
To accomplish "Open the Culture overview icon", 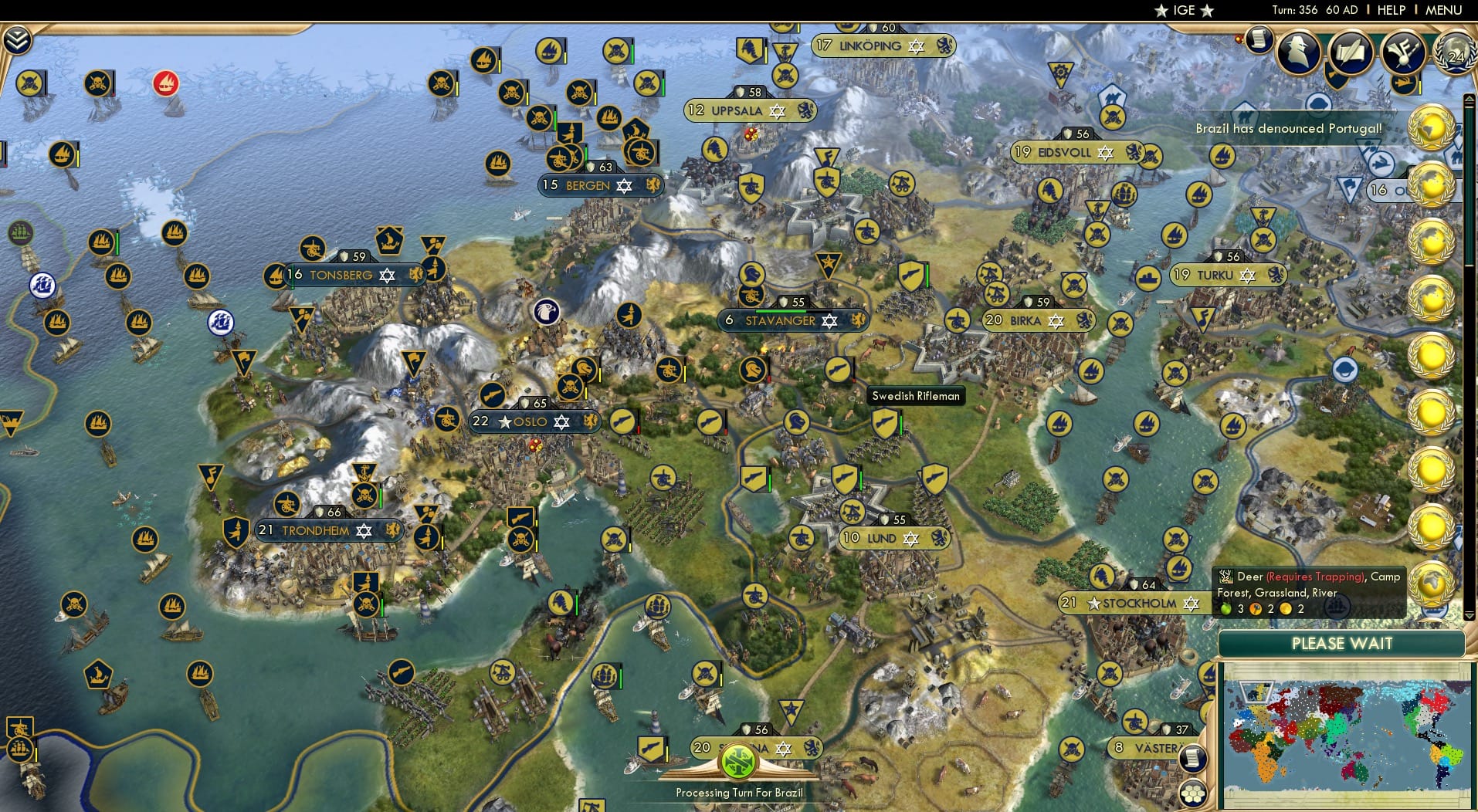I will tap(1405, 51).
